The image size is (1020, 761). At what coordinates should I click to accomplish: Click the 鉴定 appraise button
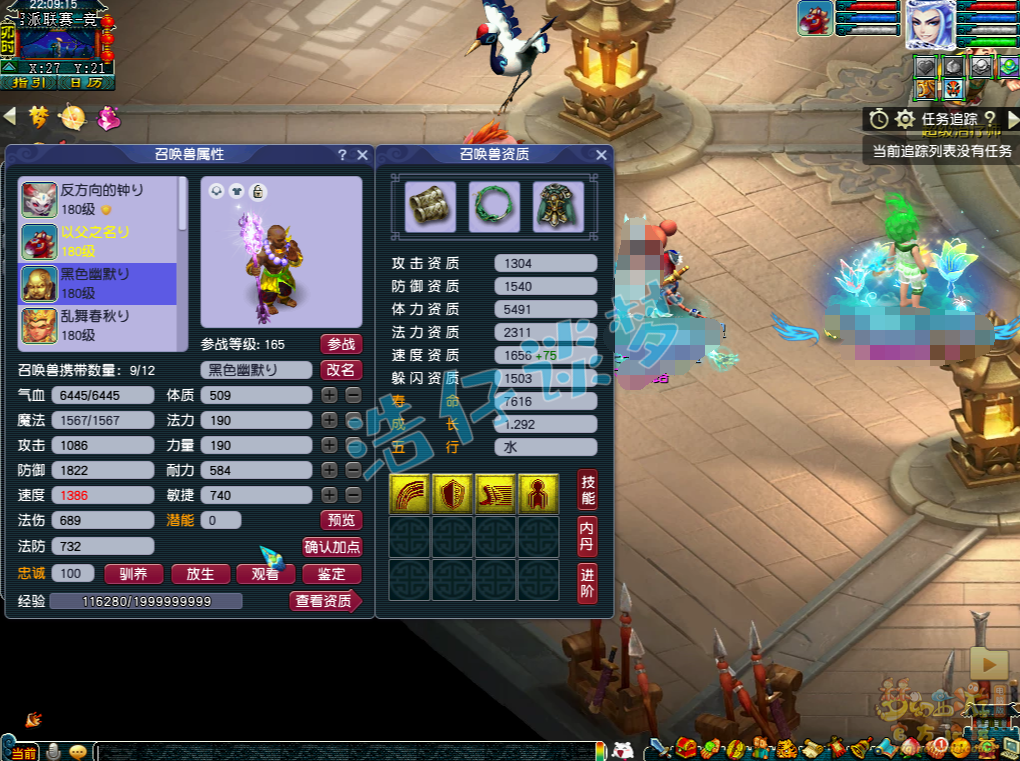(x=331, y=574)
